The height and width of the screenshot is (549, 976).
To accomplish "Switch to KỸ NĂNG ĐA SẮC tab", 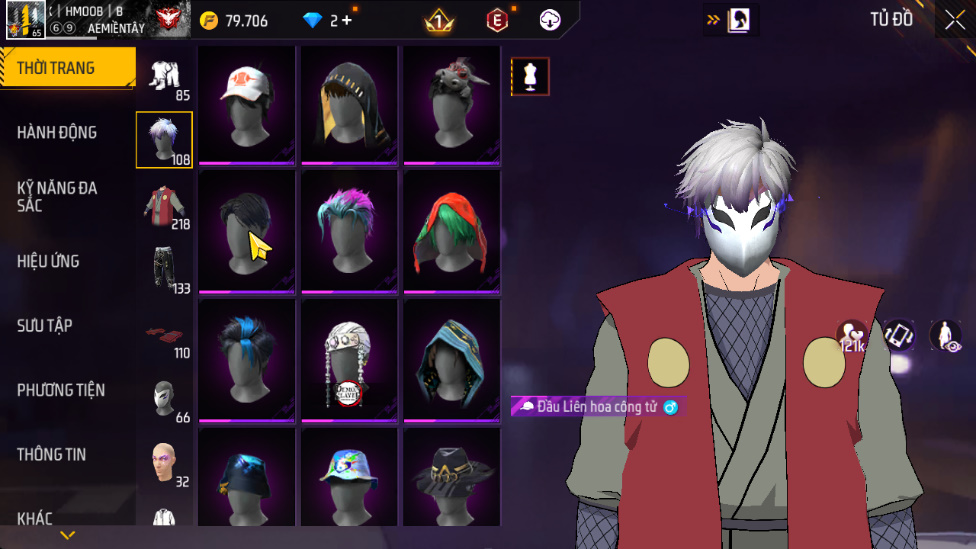I will pos(57,196).
